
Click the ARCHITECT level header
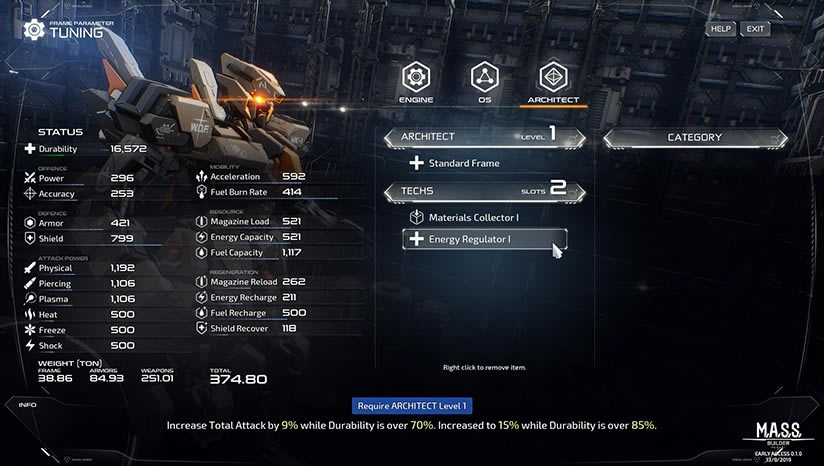[485, 137]
